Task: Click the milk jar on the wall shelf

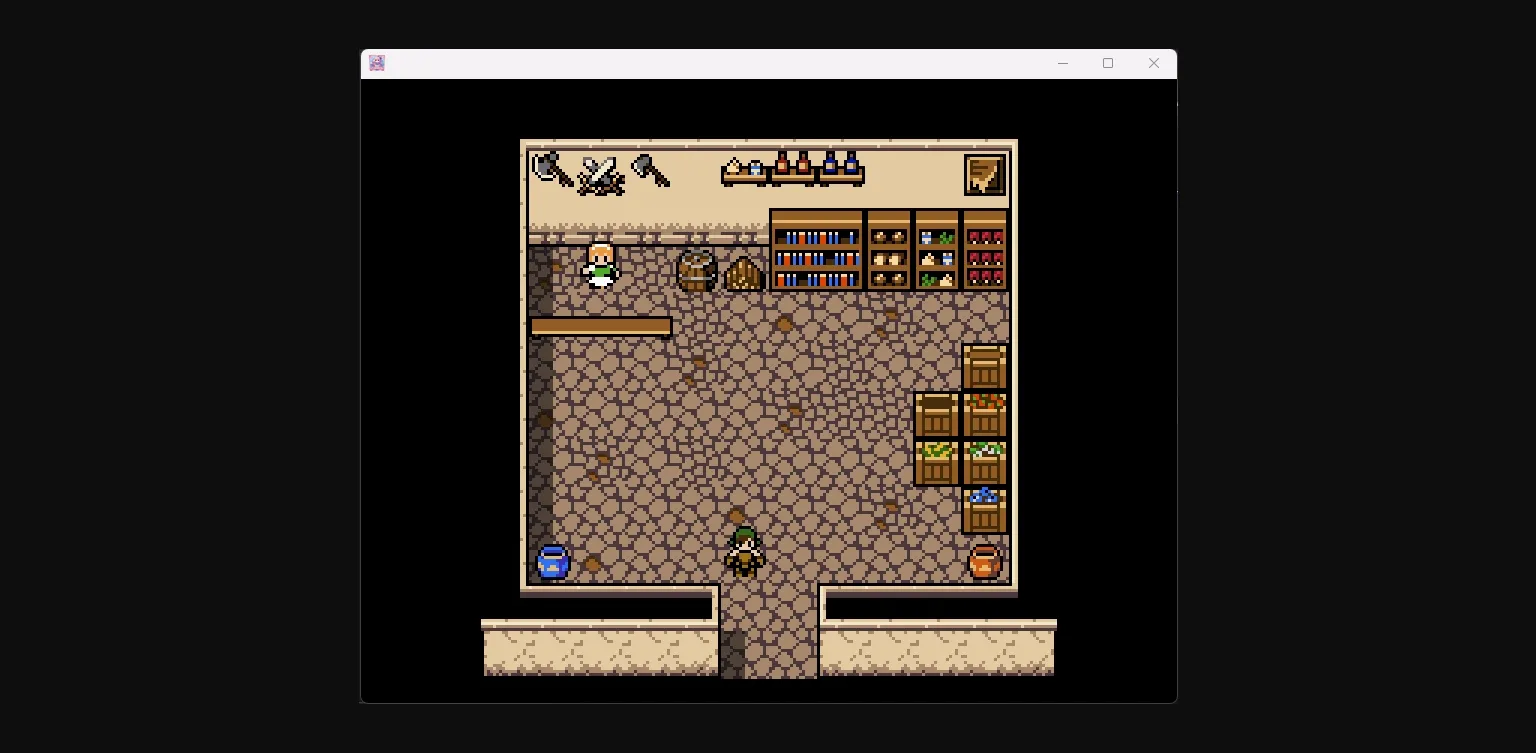Action: [x=756, y=166]
